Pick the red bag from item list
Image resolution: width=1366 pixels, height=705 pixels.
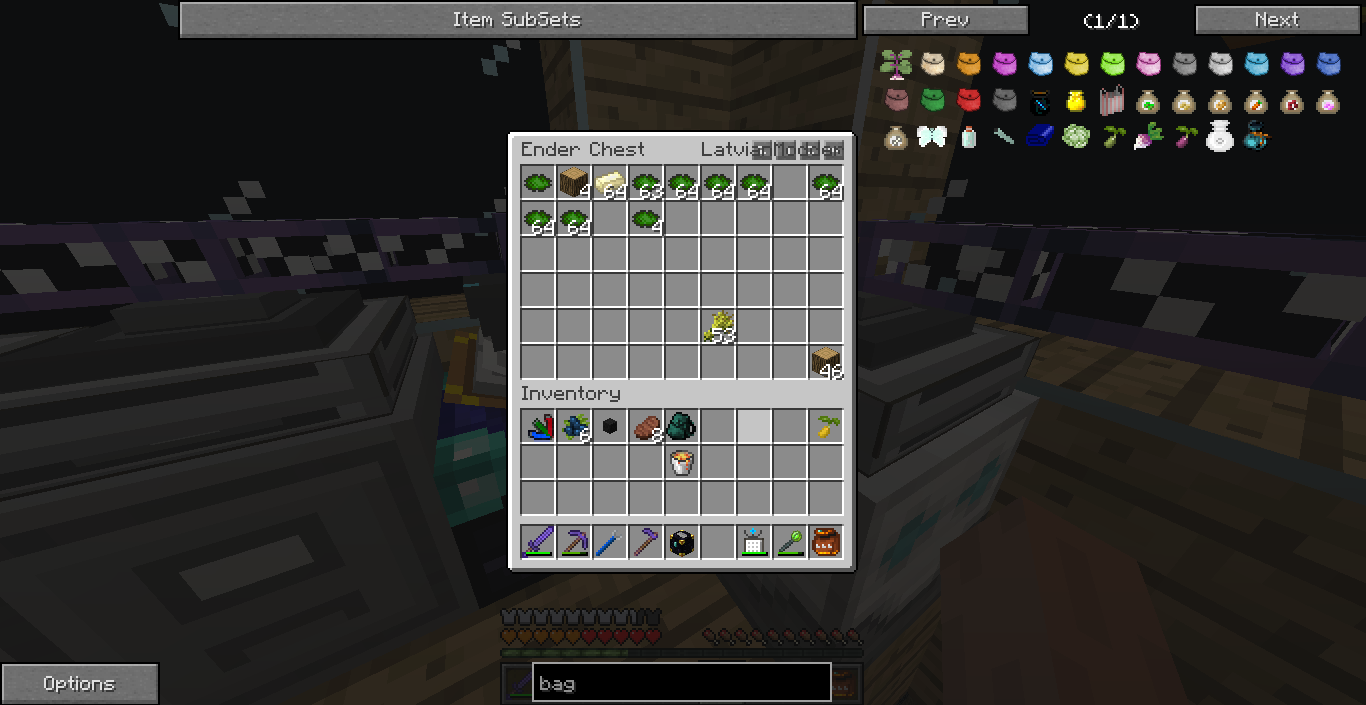tap(968, 101)
